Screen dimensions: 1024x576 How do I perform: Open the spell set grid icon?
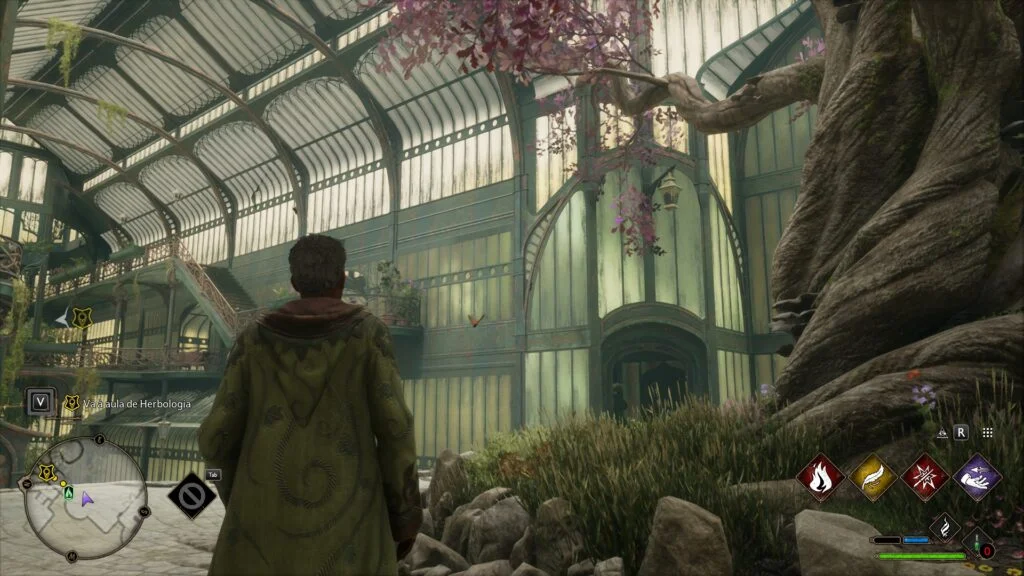pyautogui.click(x=987, y=433)
